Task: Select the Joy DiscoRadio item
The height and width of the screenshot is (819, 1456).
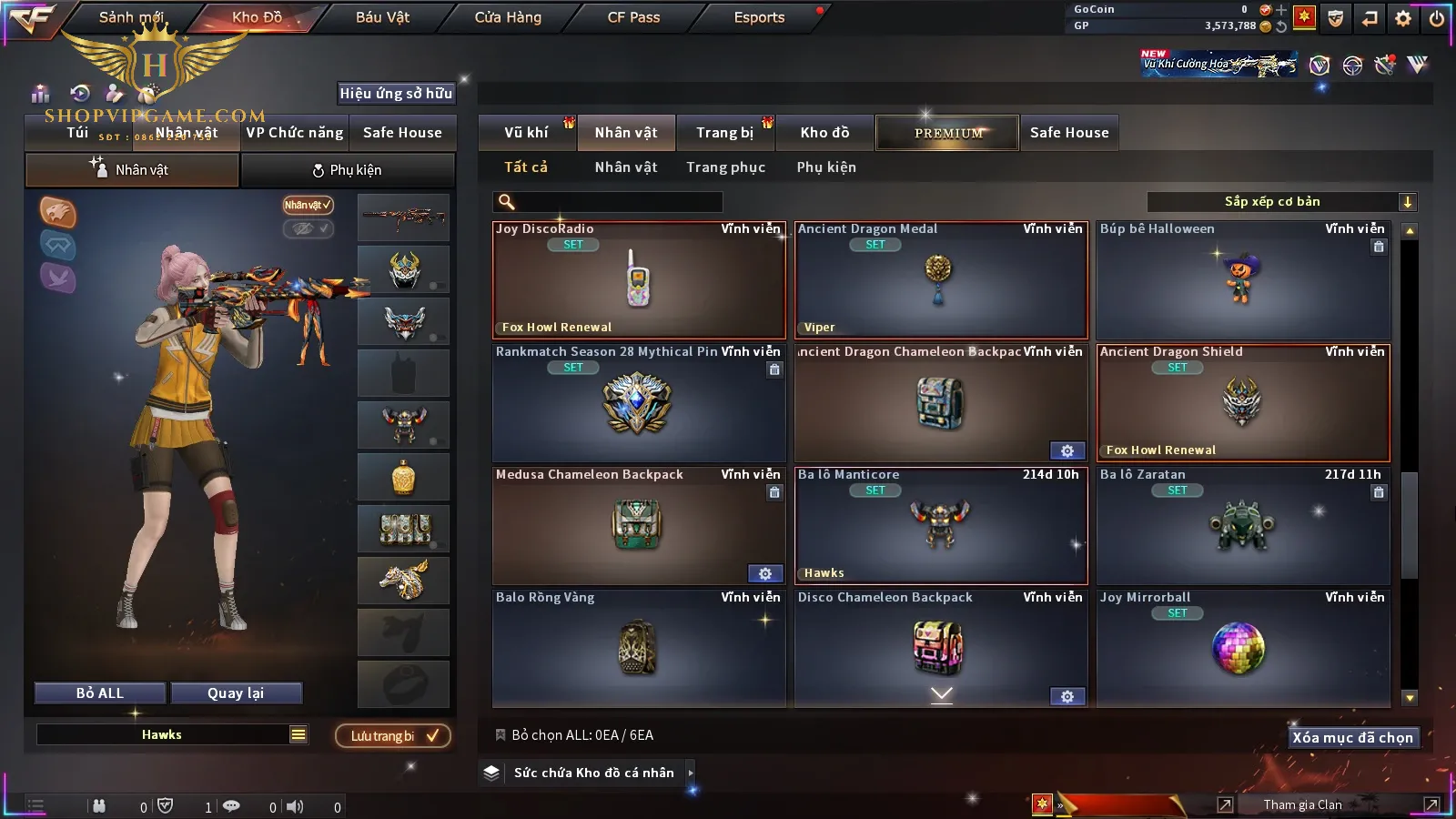Action: pos(639,280)
